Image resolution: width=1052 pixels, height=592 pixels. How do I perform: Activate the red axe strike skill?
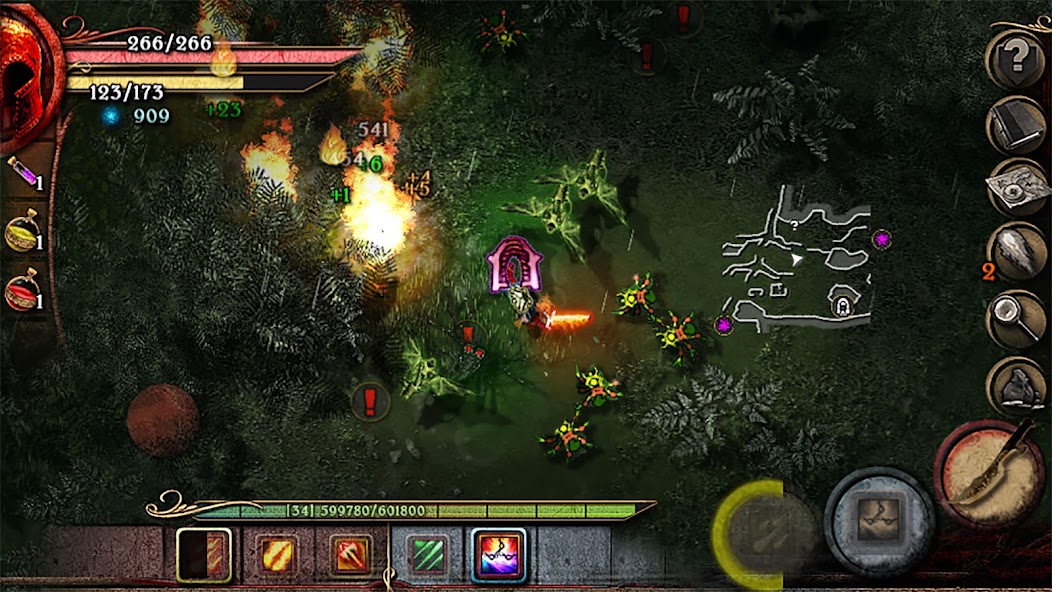pyautogui.click(x=350, y=555)
